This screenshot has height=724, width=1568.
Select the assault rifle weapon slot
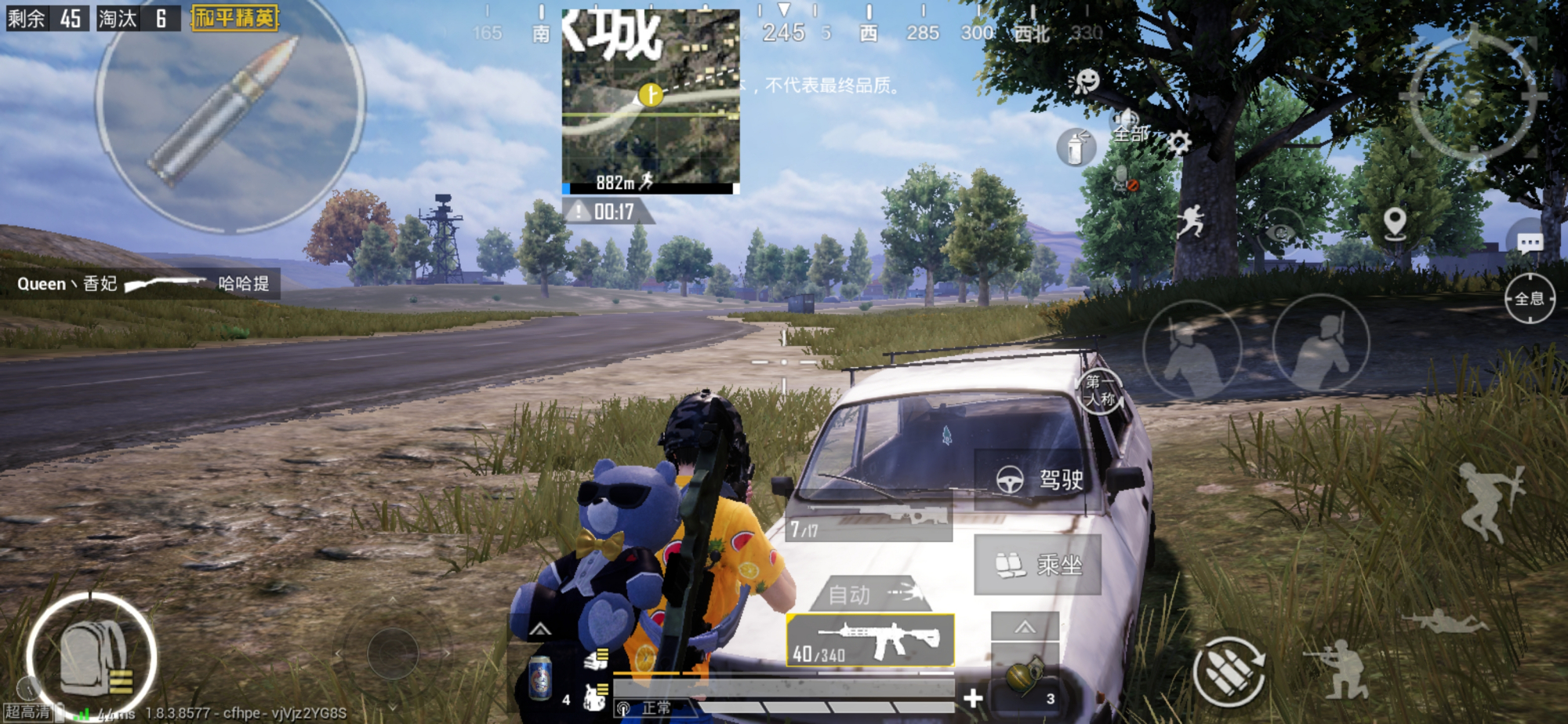871,639
